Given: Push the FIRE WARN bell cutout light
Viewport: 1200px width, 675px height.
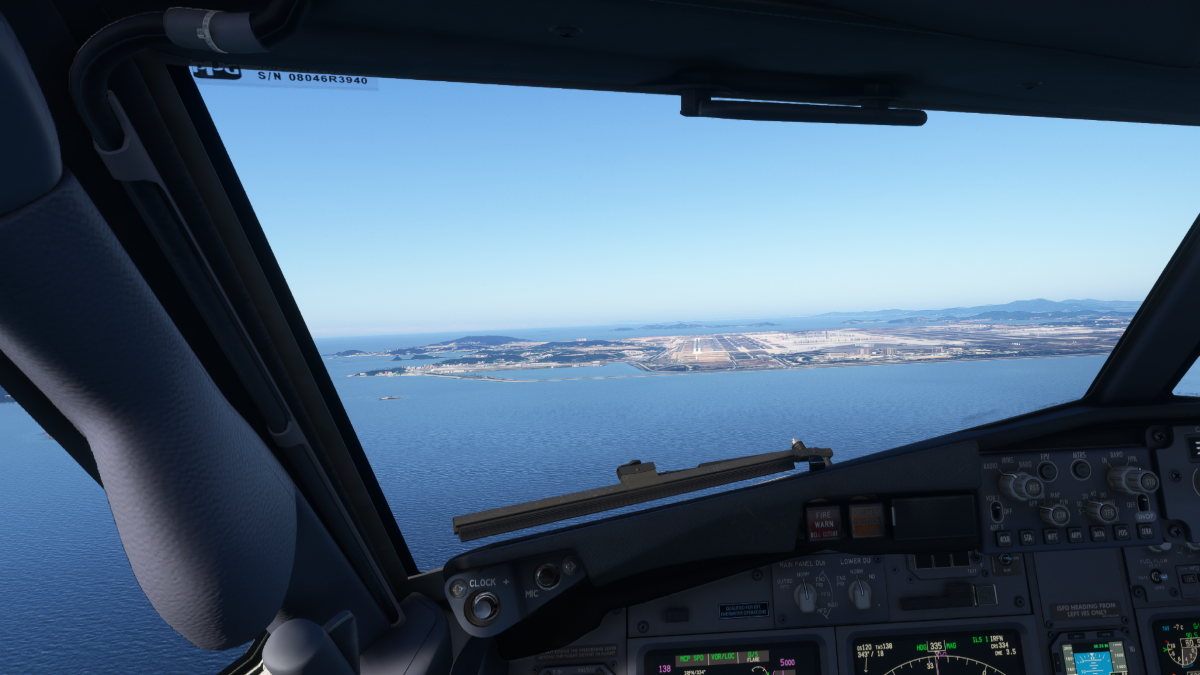Looking at the screenshot, I should tap(823, 522).
